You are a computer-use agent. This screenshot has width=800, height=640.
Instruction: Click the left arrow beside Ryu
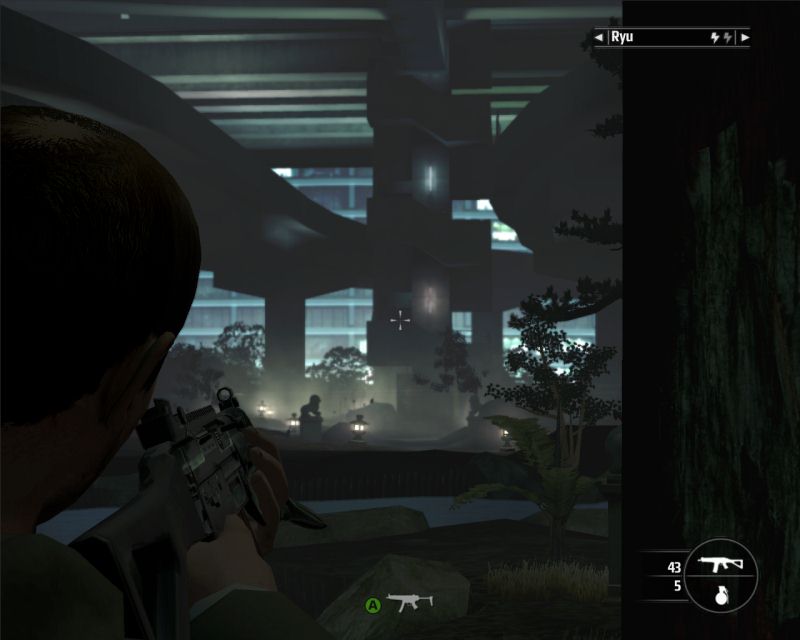[598, 38]
